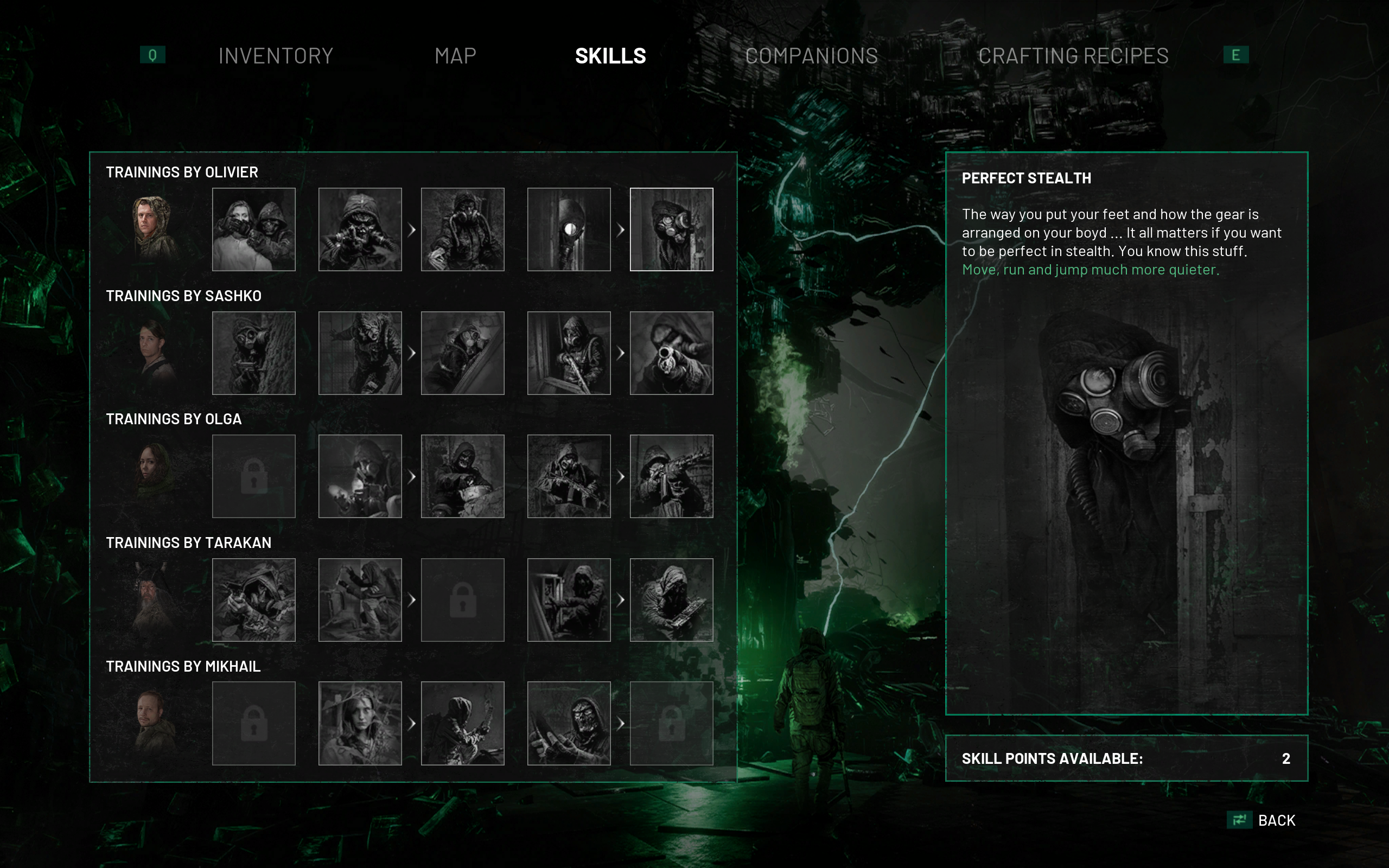
Task: Choose Olivier's first skill with the hostage grab
Action: [x=254, y=229]
